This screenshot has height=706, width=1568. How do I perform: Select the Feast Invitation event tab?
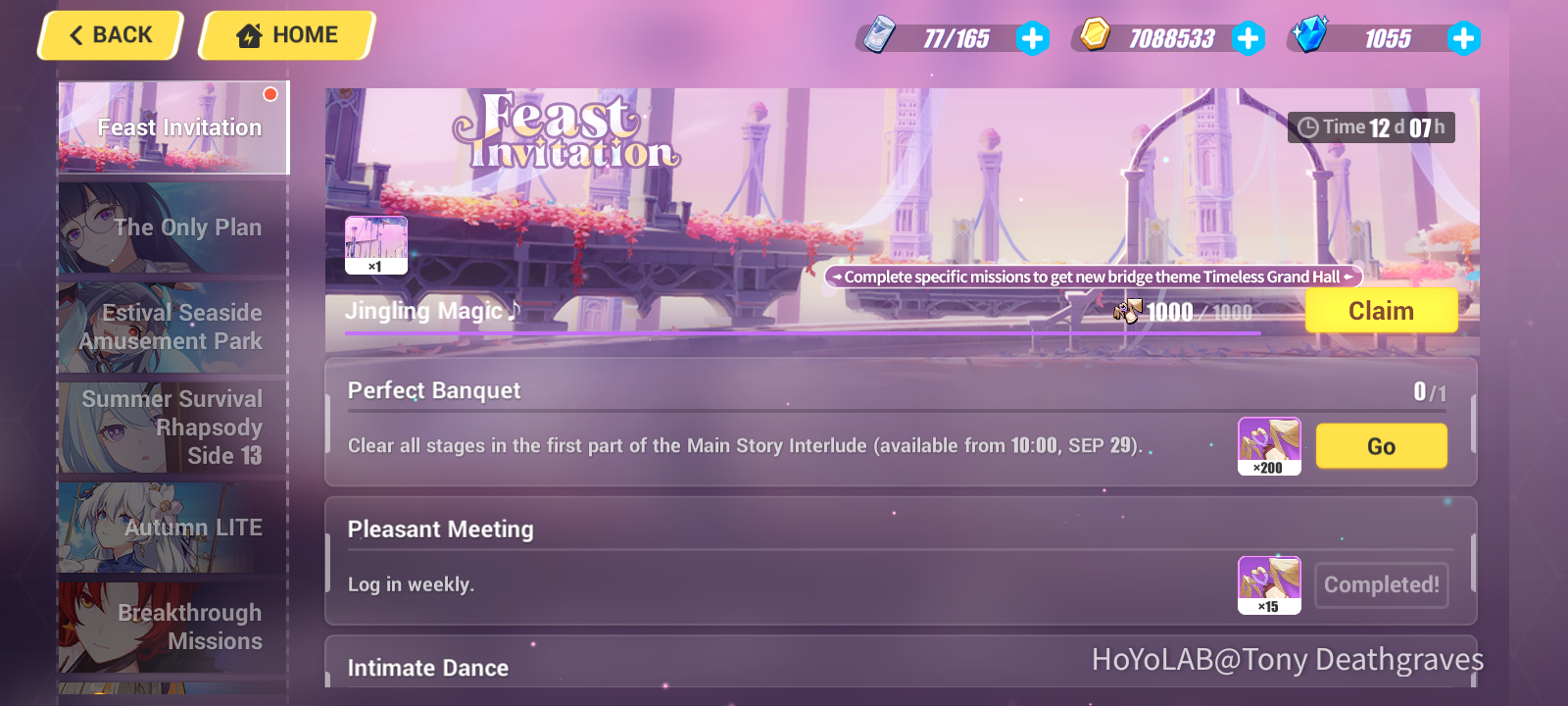click(x=172, y=126)
